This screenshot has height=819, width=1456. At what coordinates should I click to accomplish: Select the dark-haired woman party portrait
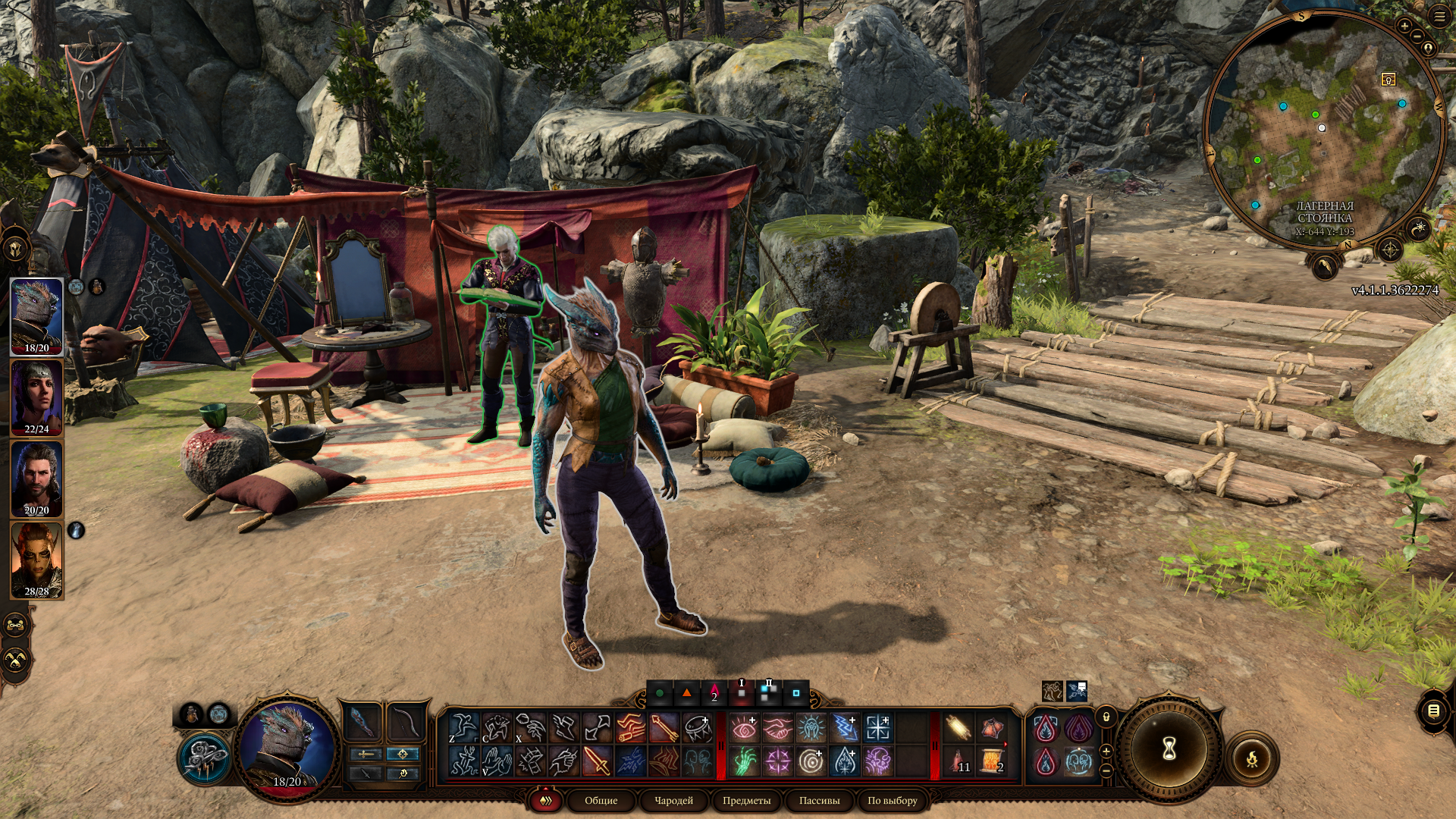(36, 397)
